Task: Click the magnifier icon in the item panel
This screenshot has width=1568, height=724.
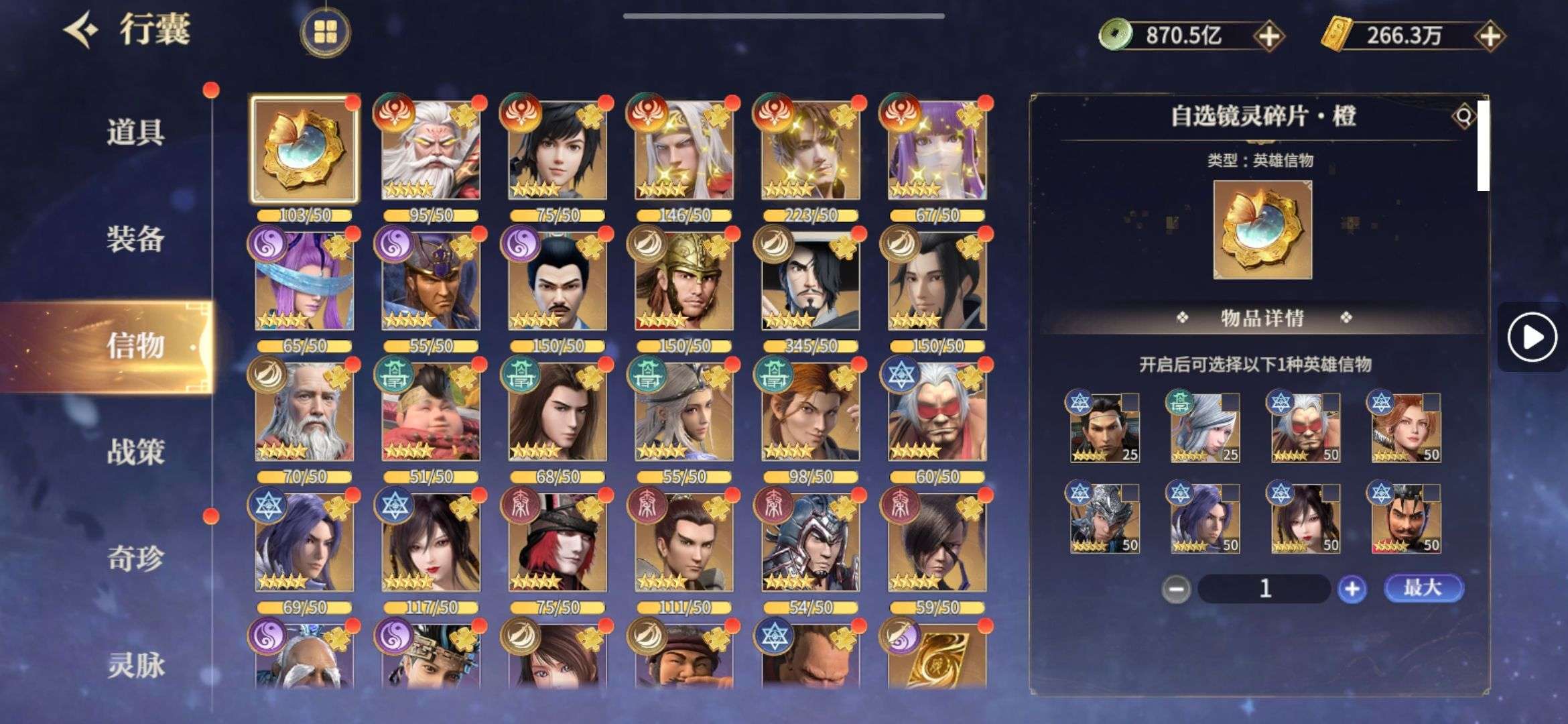Action: pos(1463,117)
